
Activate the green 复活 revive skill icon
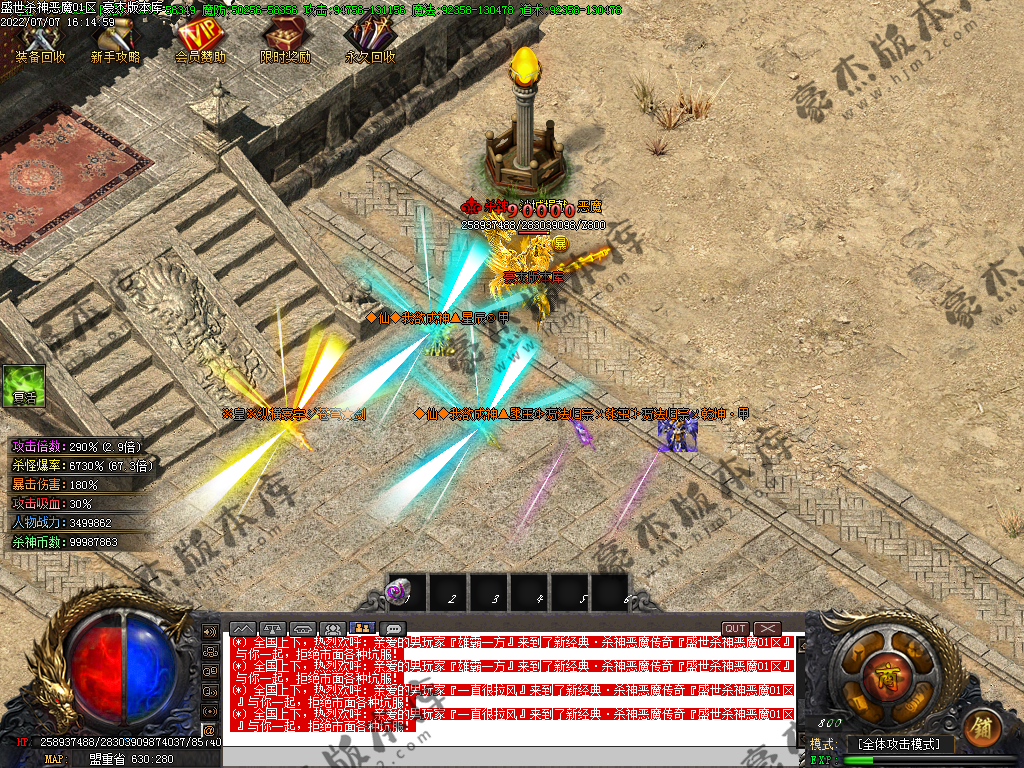[x=24, y=385]
